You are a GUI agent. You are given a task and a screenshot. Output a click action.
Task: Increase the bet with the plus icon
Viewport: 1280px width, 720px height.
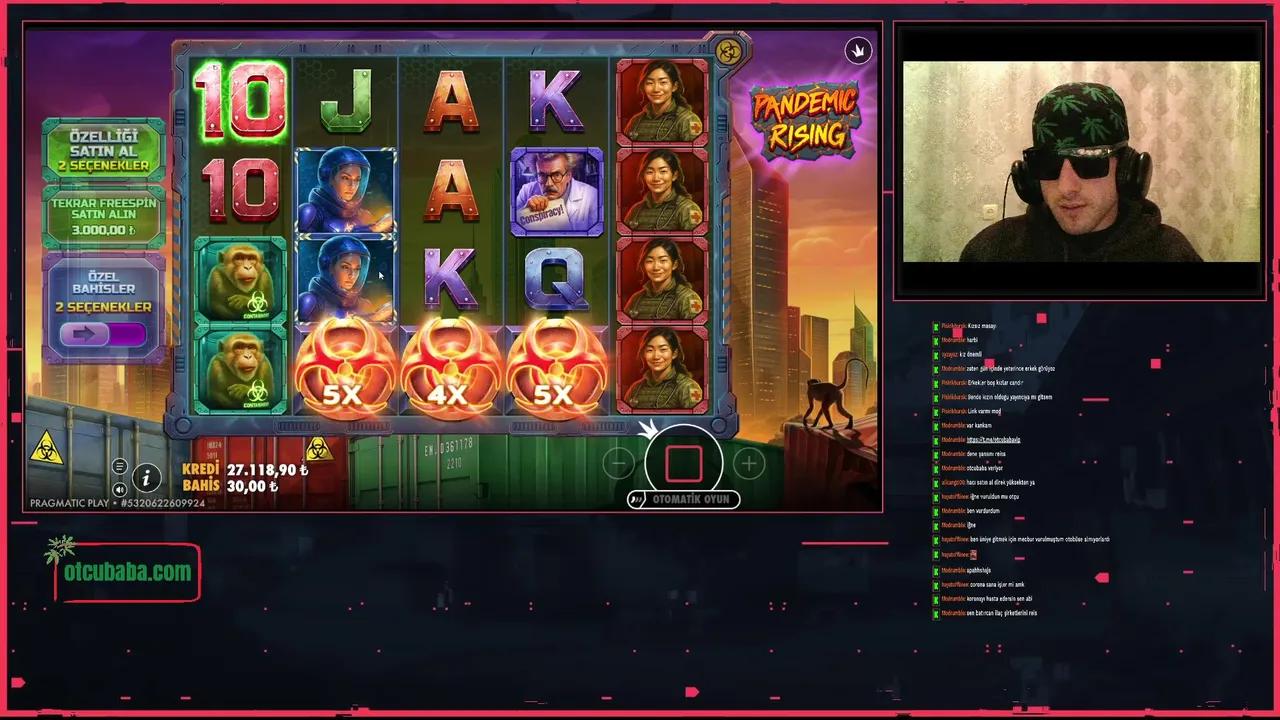coord(748,462)
